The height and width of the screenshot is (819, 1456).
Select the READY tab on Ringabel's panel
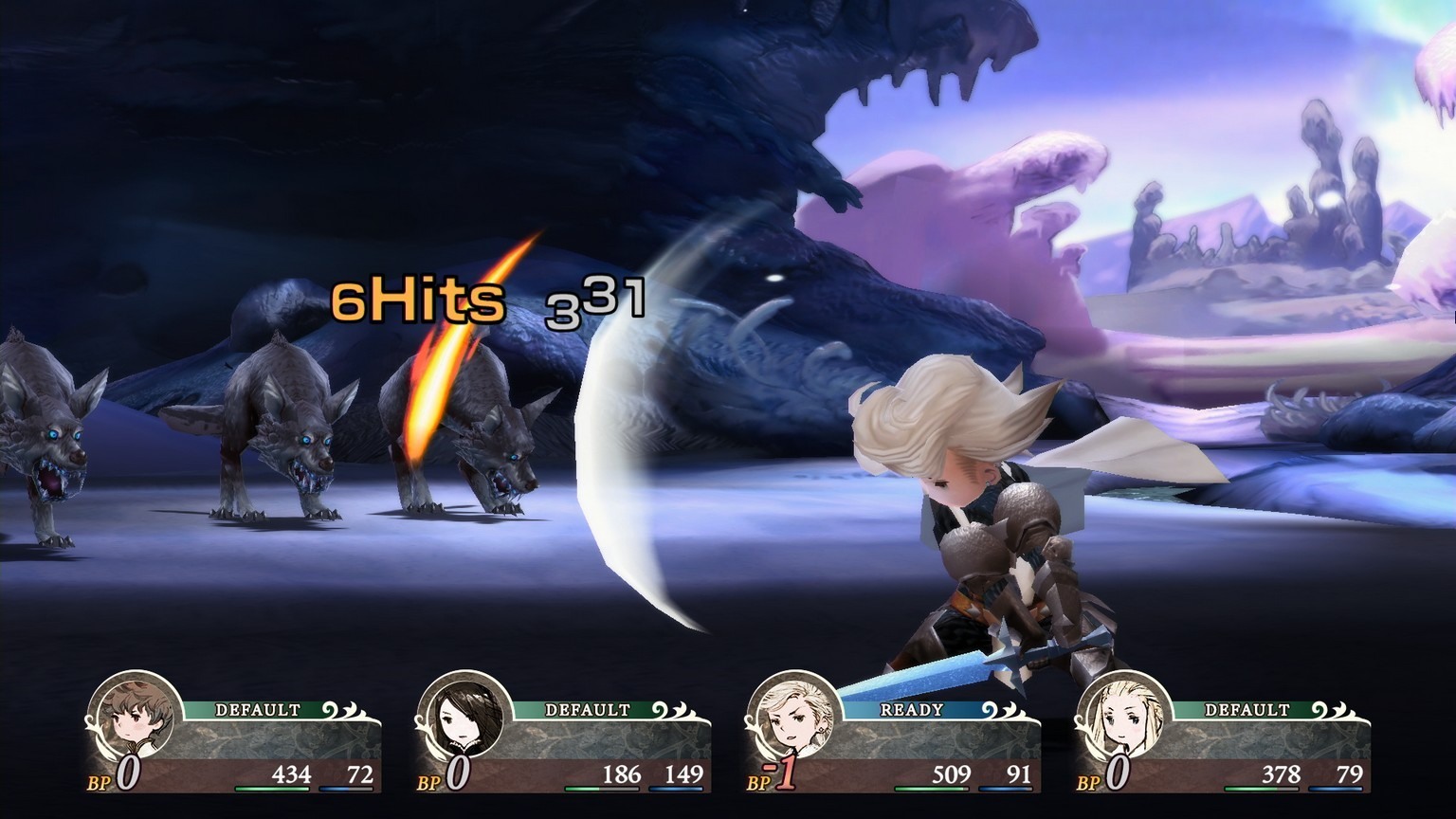[x=912, y=707]
